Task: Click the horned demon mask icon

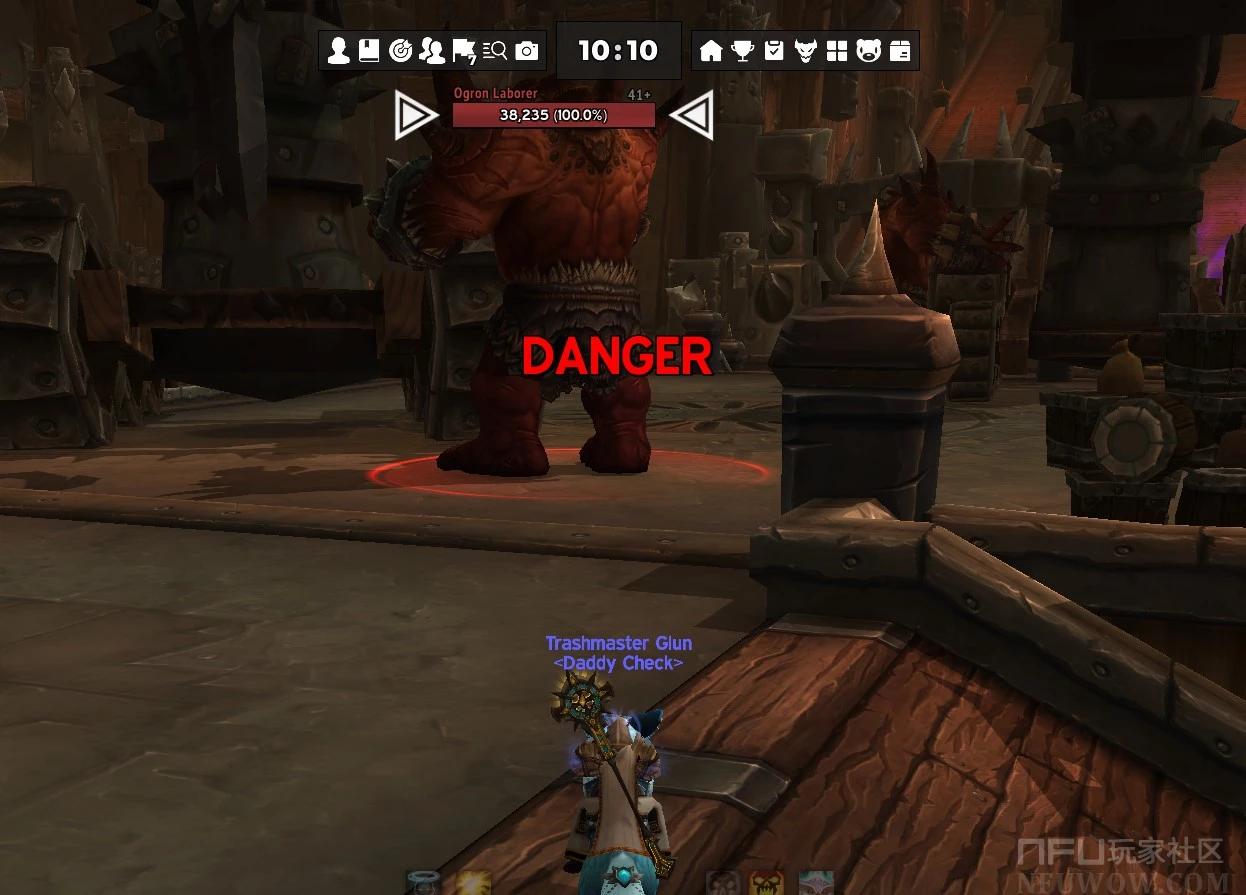Action: pos(806,51)
